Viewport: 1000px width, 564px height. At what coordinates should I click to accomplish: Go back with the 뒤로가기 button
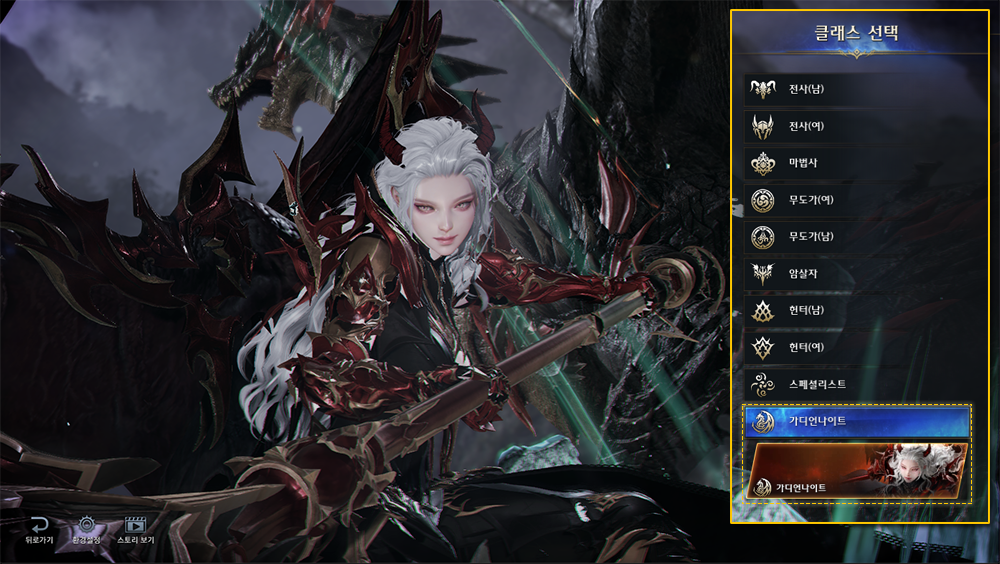[39, 529]
